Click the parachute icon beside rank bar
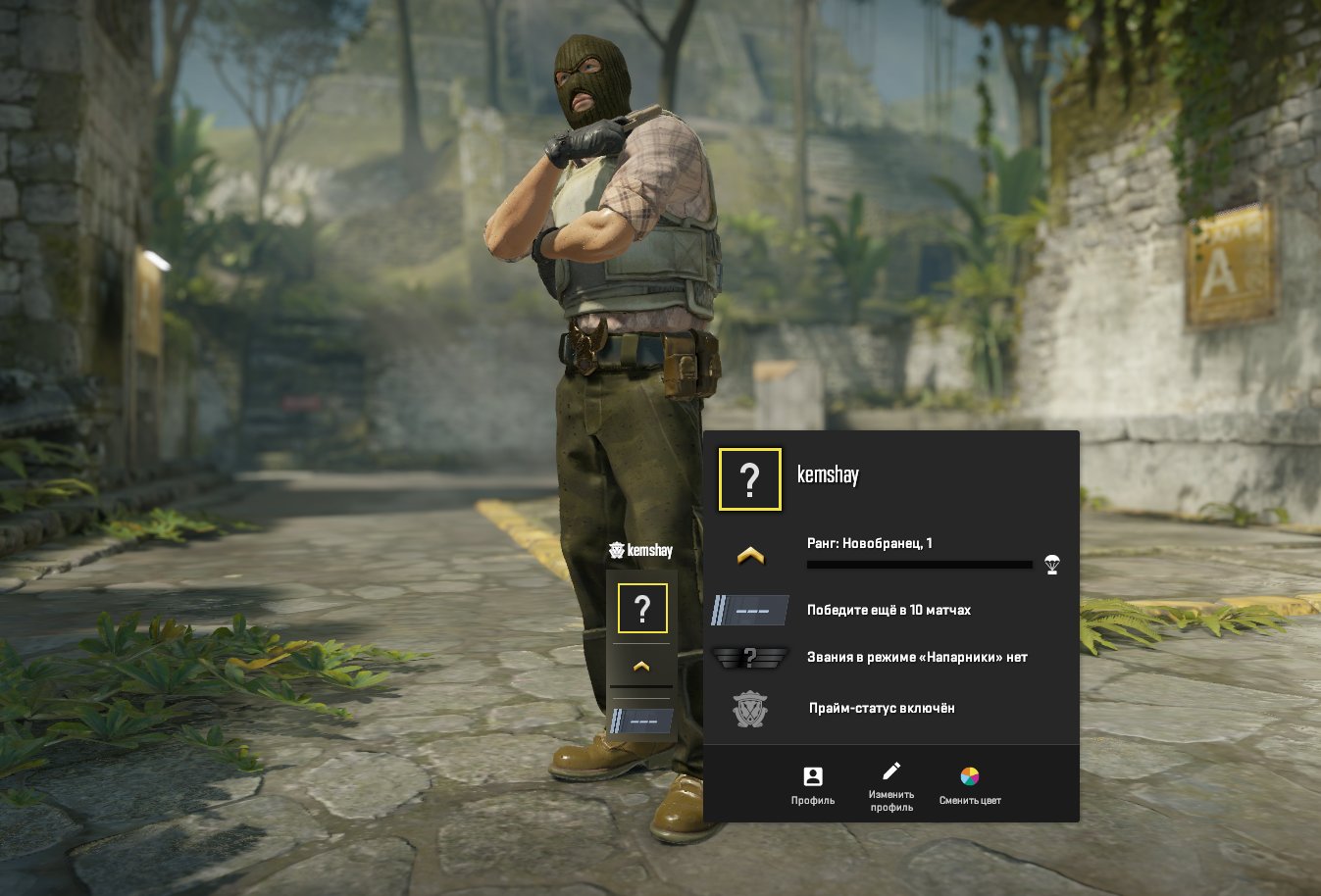Viewport: 1321px width, 896px height. [x=1052, y=564]
